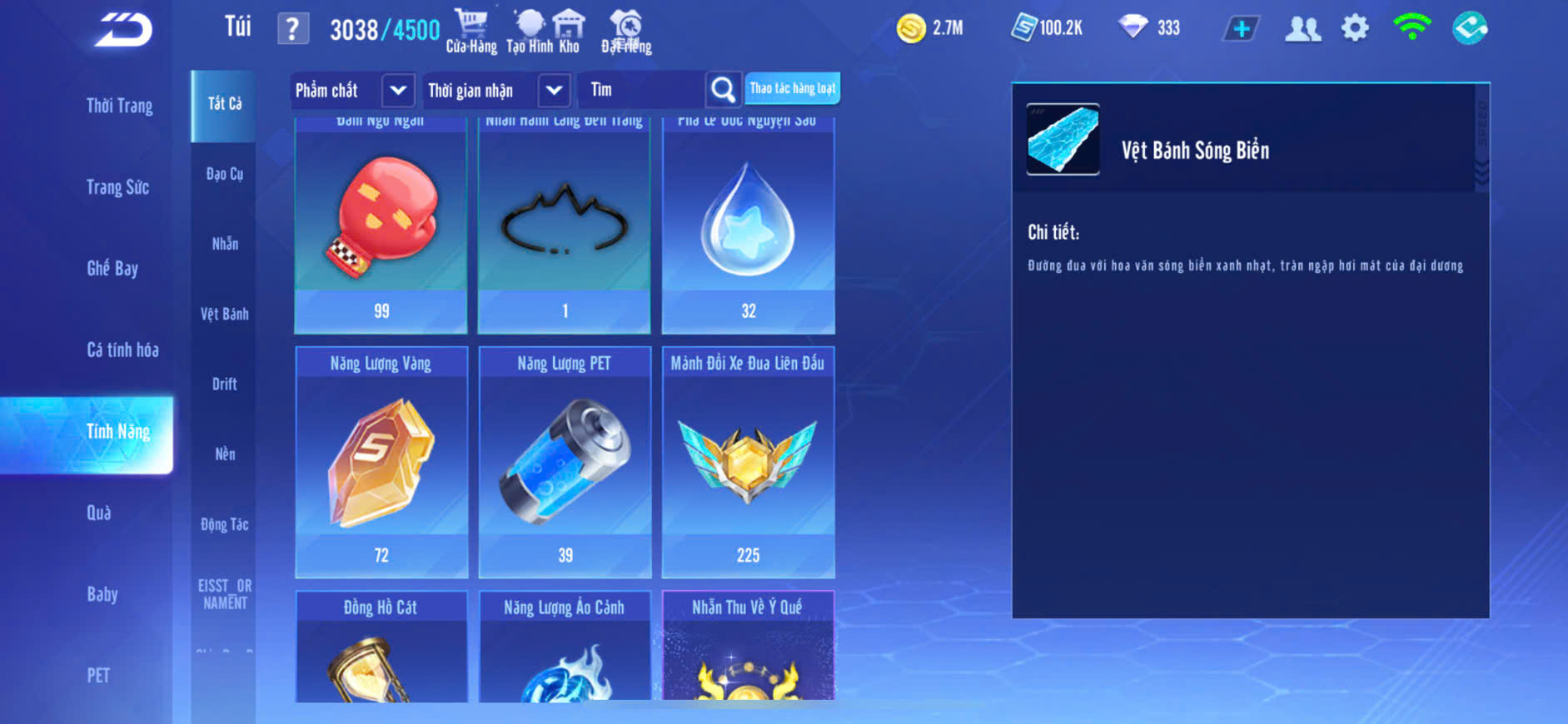
Task: Open the question mark help button
Action: click(292, 29)
